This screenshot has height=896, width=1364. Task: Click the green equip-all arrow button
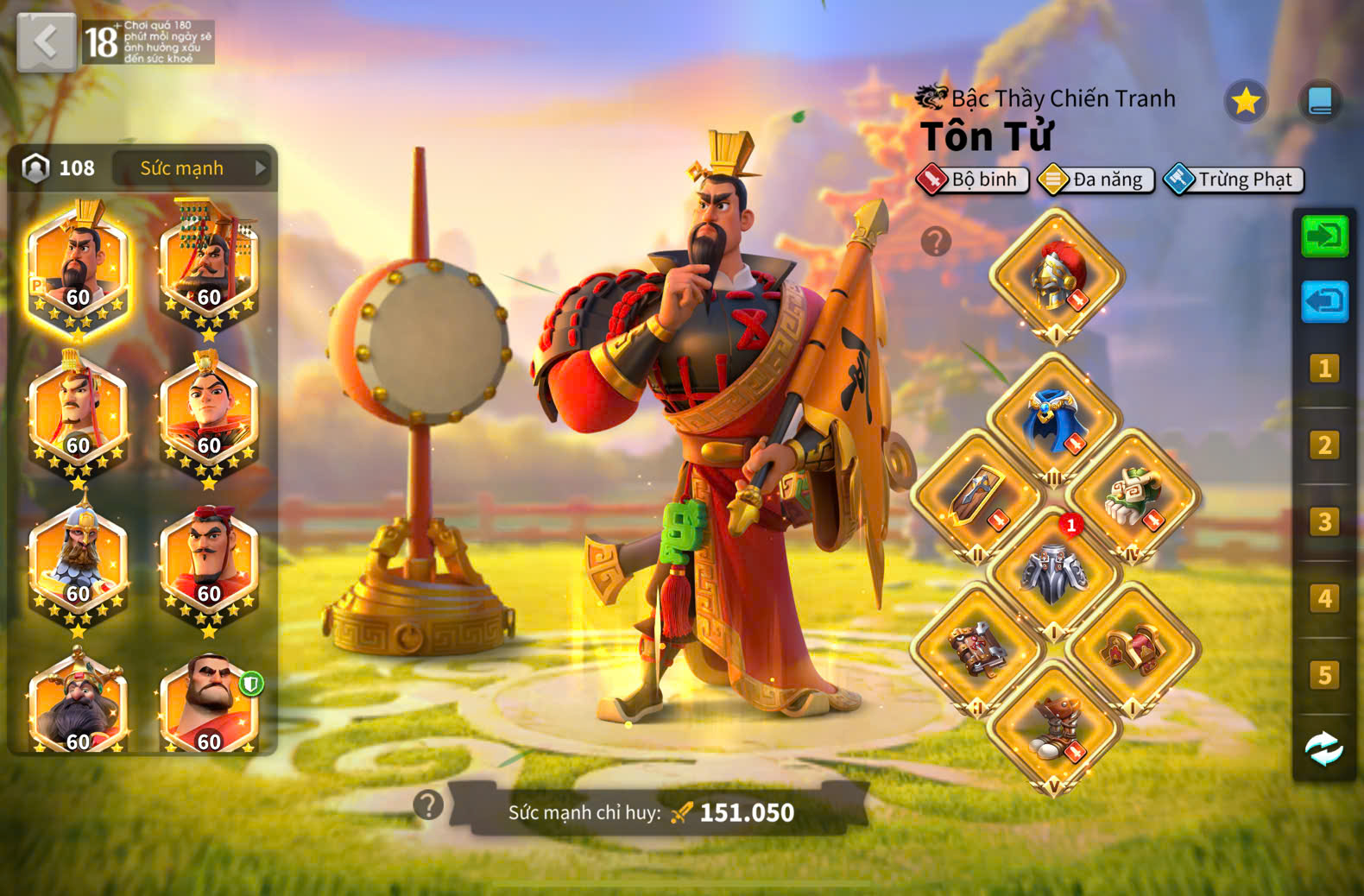(1324, 236)
